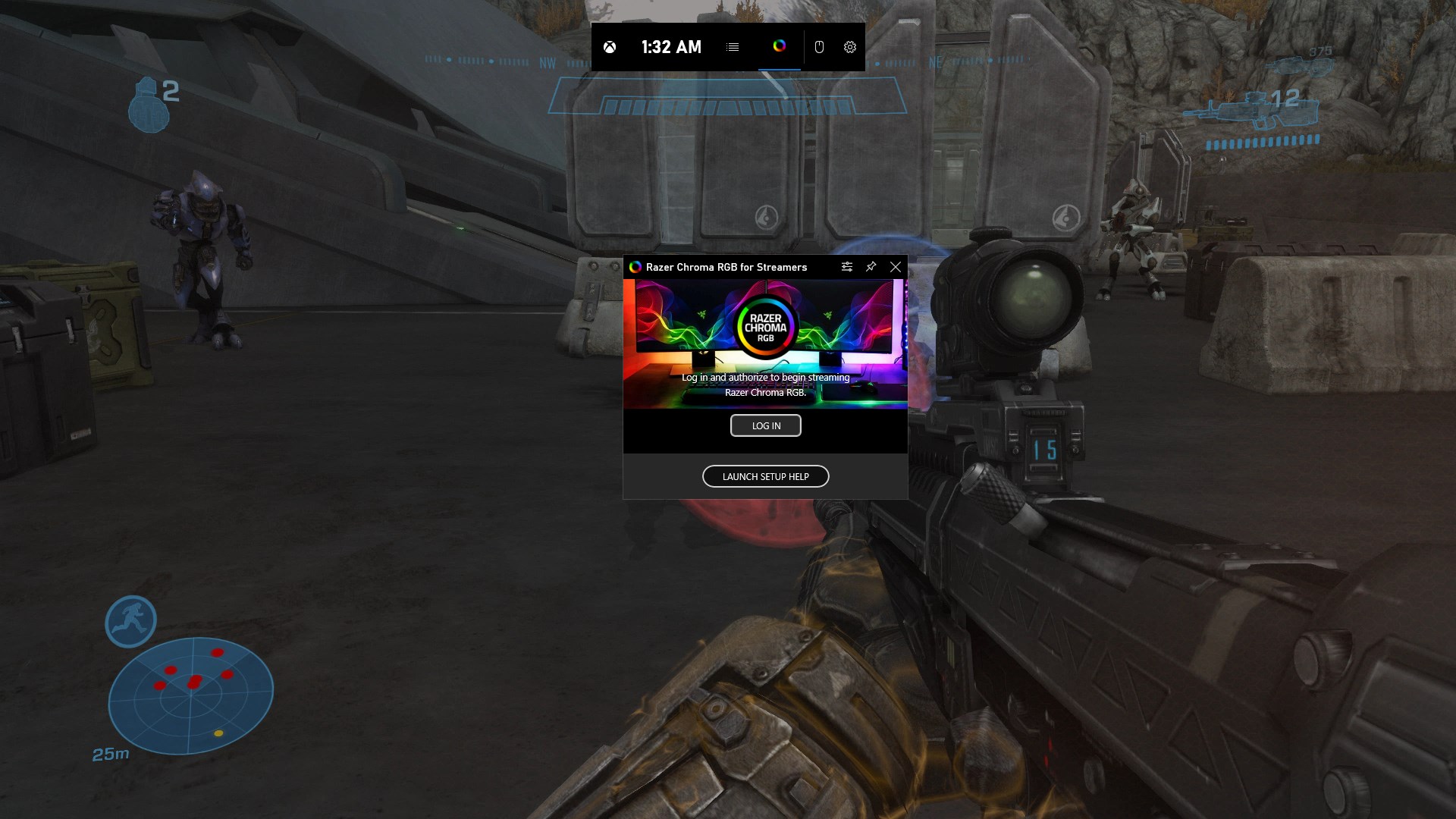The width and height of the screenshot is (1456, 819).
Task: Open Xbox Game Bar settings gear
Action: click(x=849, y=47)
